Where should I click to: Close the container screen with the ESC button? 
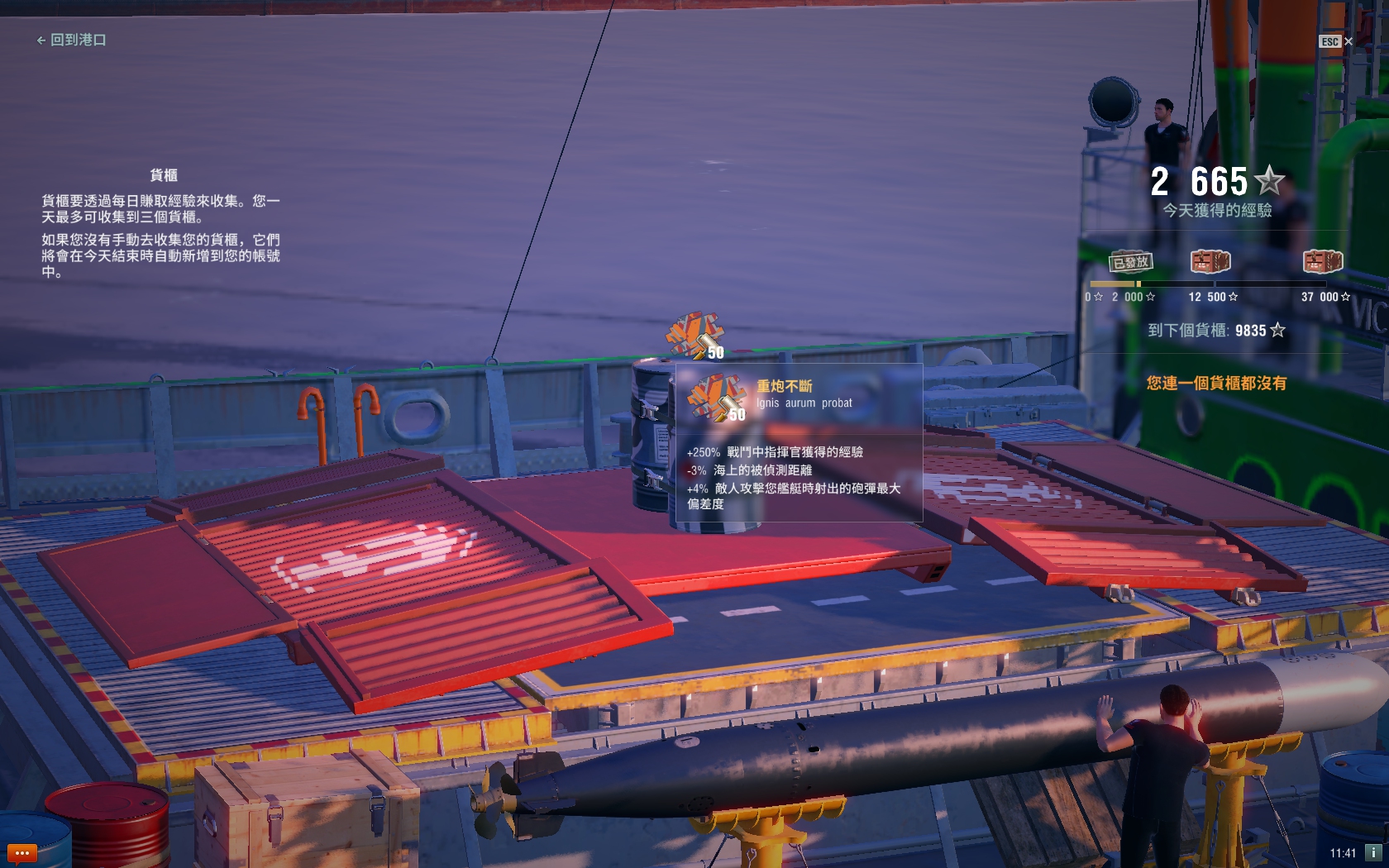1335,41
